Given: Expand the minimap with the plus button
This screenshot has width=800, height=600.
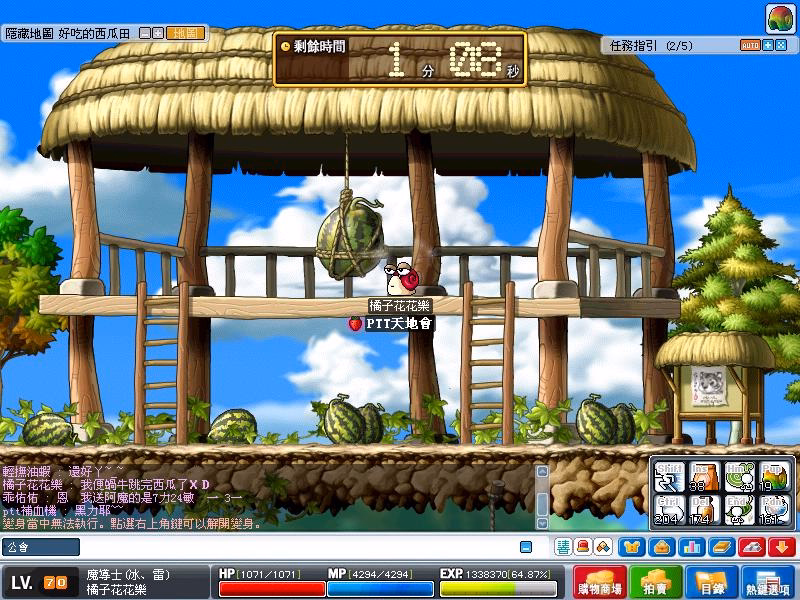Looking at the screenshot, I should coord(157,33).
